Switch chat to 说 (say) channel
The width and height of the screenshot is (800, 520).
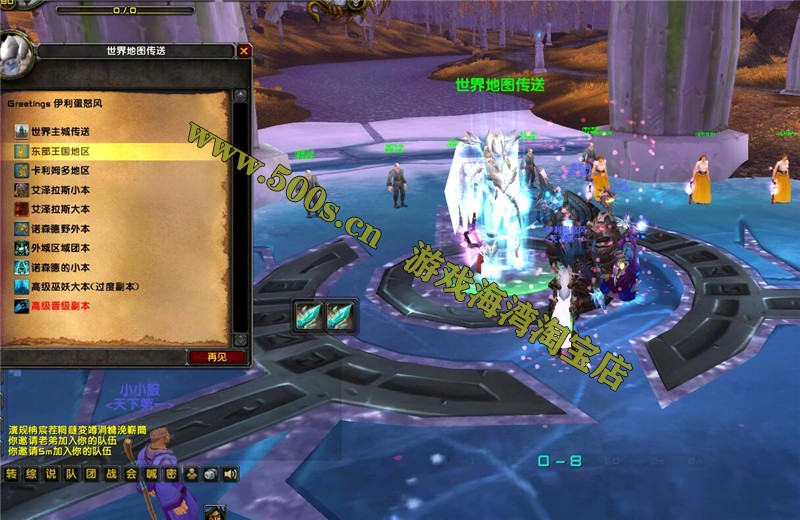click(51, 474)
